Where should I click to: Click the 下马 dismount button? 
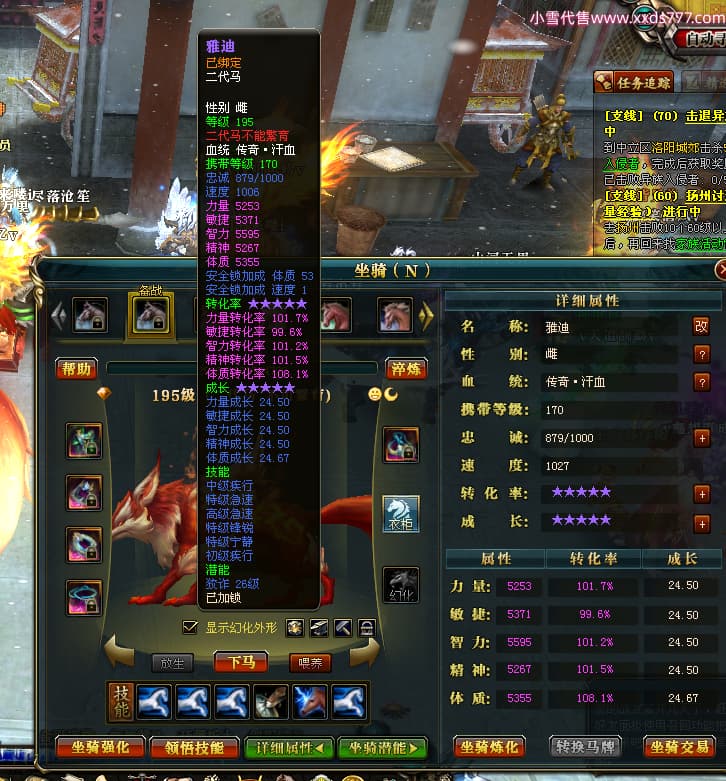pos(241,662)
